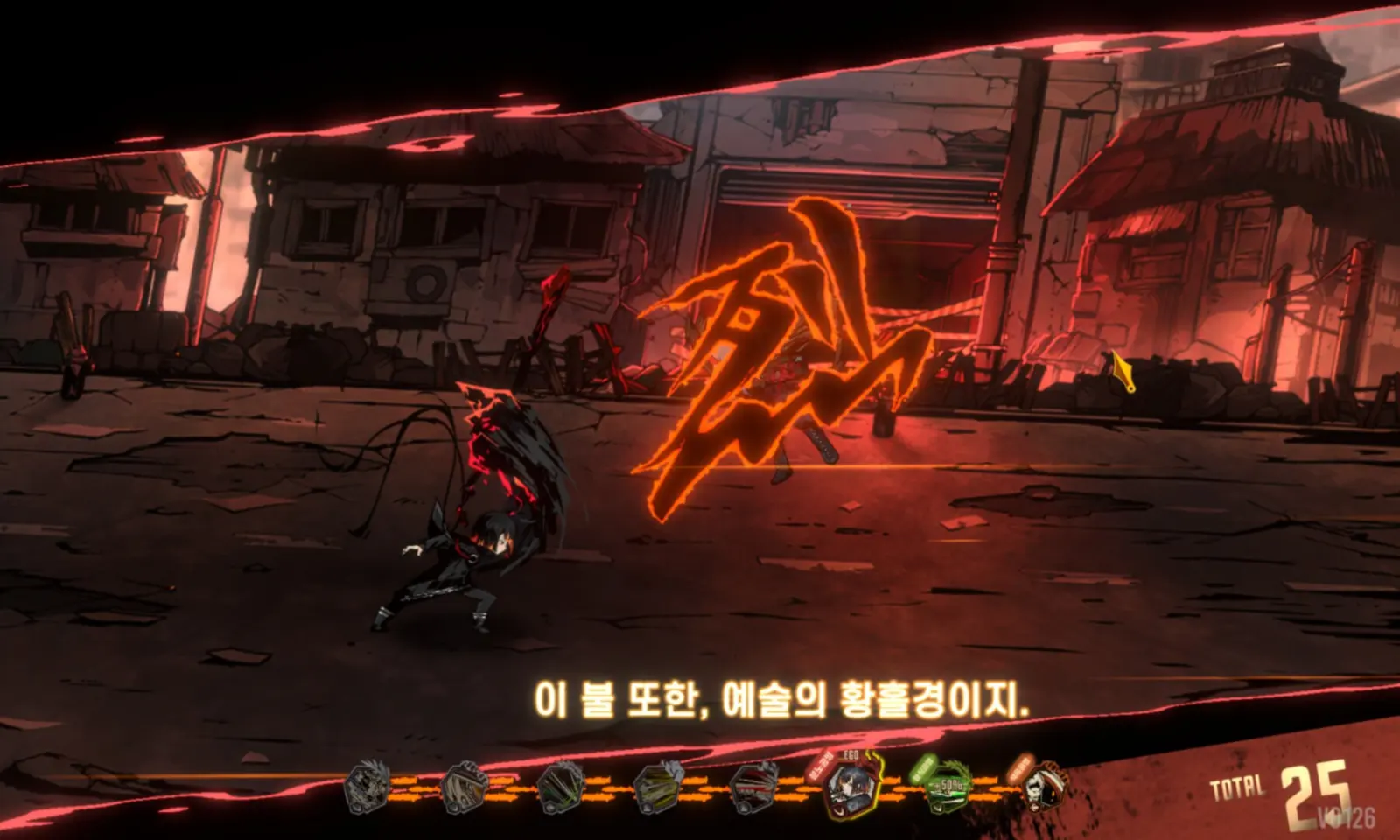Choose the last skill icon in the chain
Viewport: 1400px width, 840px height.
(1045, 784)
